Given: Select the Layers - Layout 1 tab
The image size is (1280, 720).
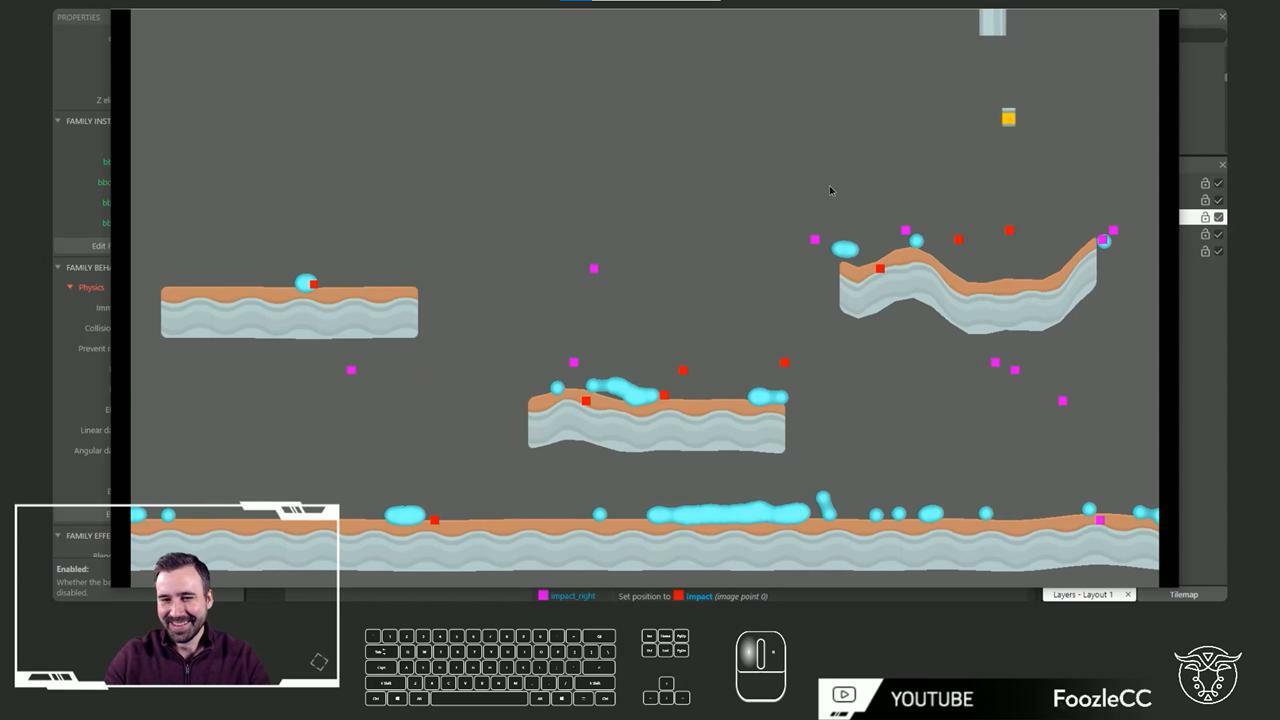Looking at the screenshot, I should [x=1083, y=594].
